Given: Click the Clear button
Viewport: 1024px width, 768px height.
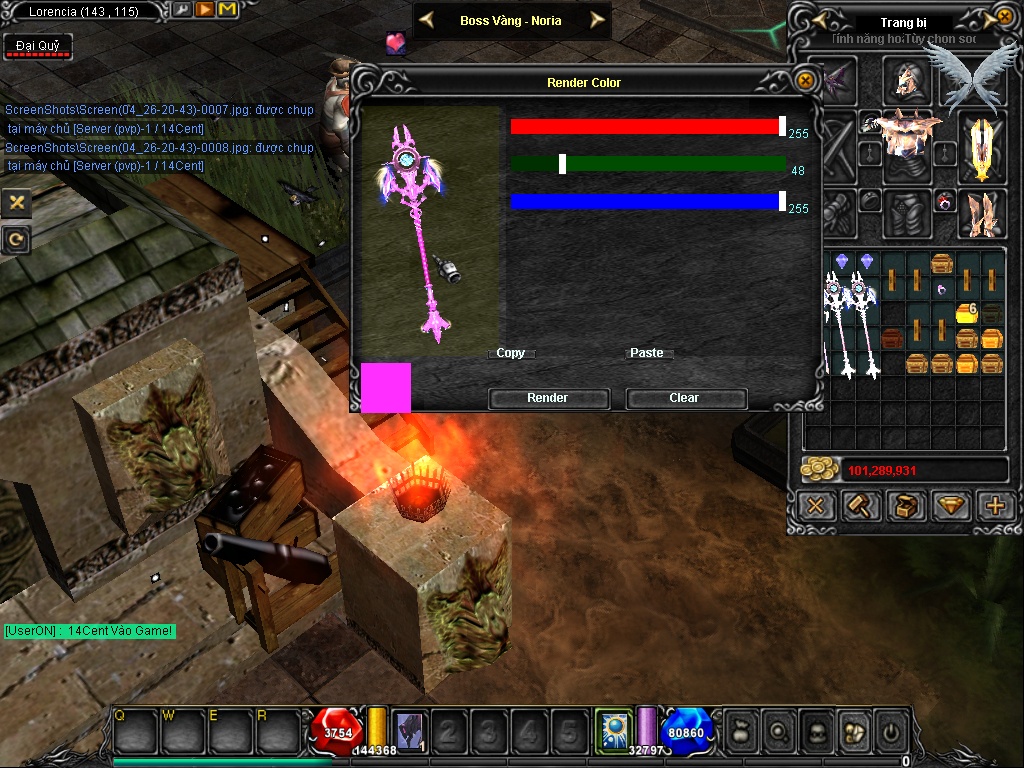Looking at the screenshot, I should click(685, 398).
